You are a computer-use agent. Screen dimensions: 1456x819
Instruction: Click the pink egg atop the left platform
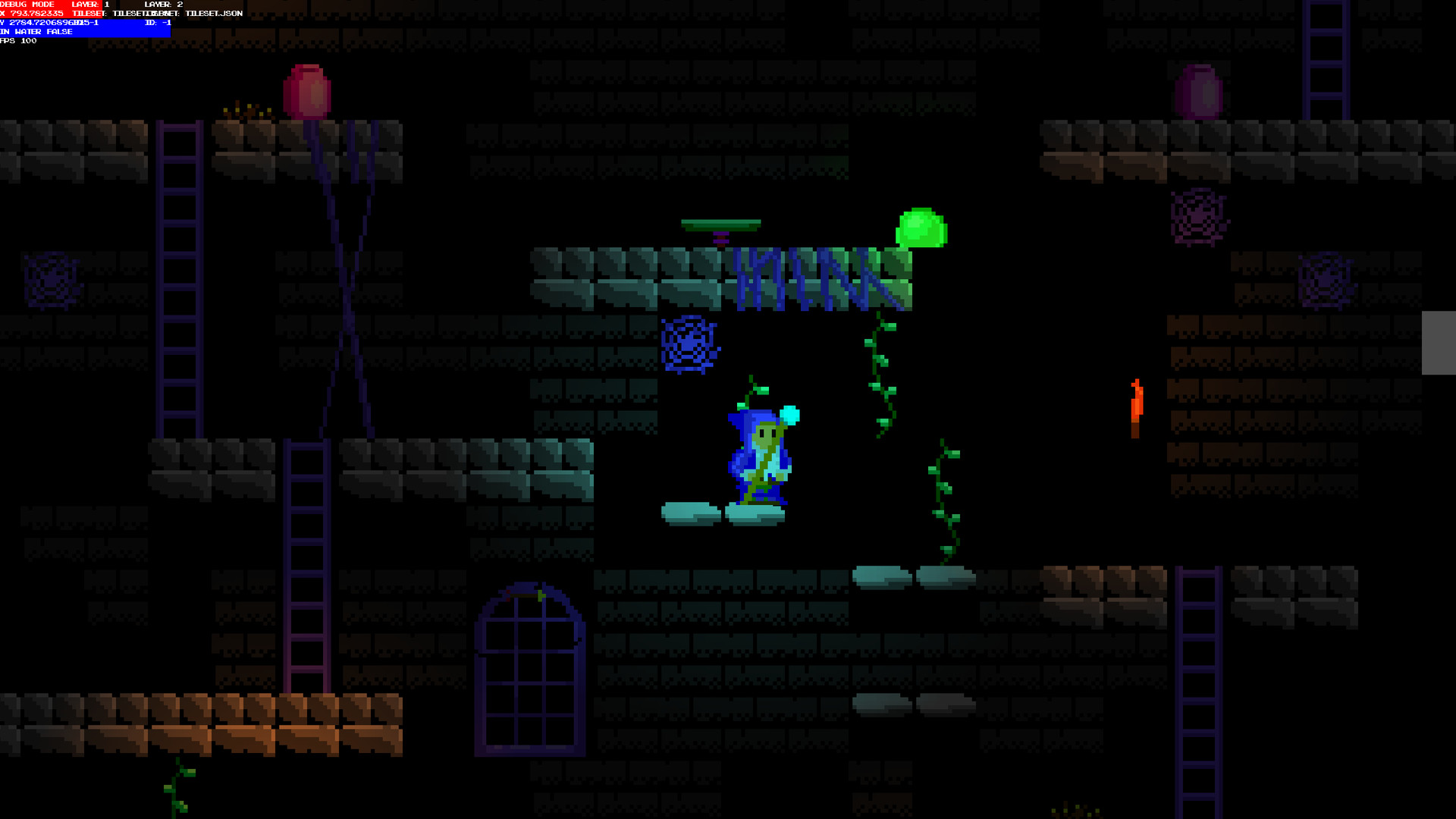(307, 91)
